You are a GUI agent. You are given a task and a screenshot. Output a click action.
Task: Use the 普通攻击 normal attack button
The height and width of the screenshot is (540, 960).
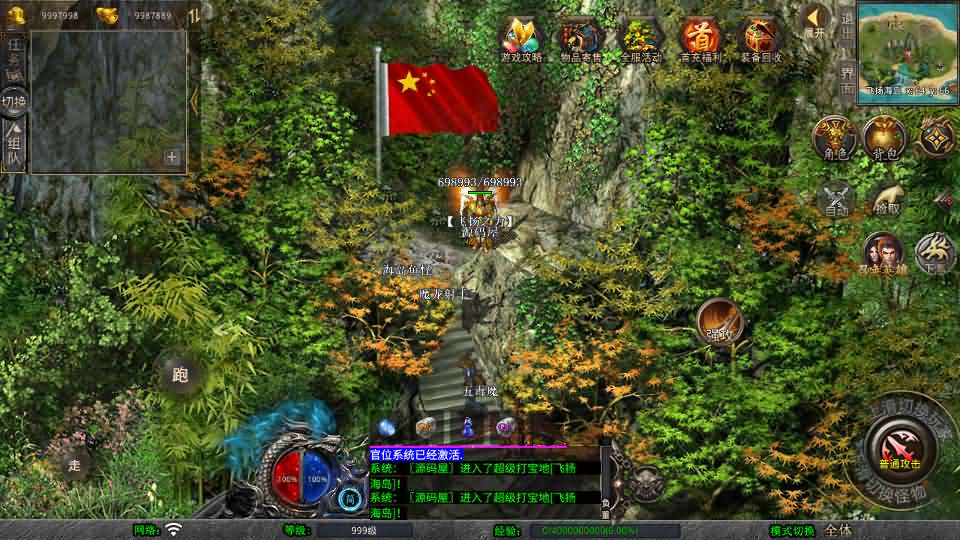click(897, 444)
